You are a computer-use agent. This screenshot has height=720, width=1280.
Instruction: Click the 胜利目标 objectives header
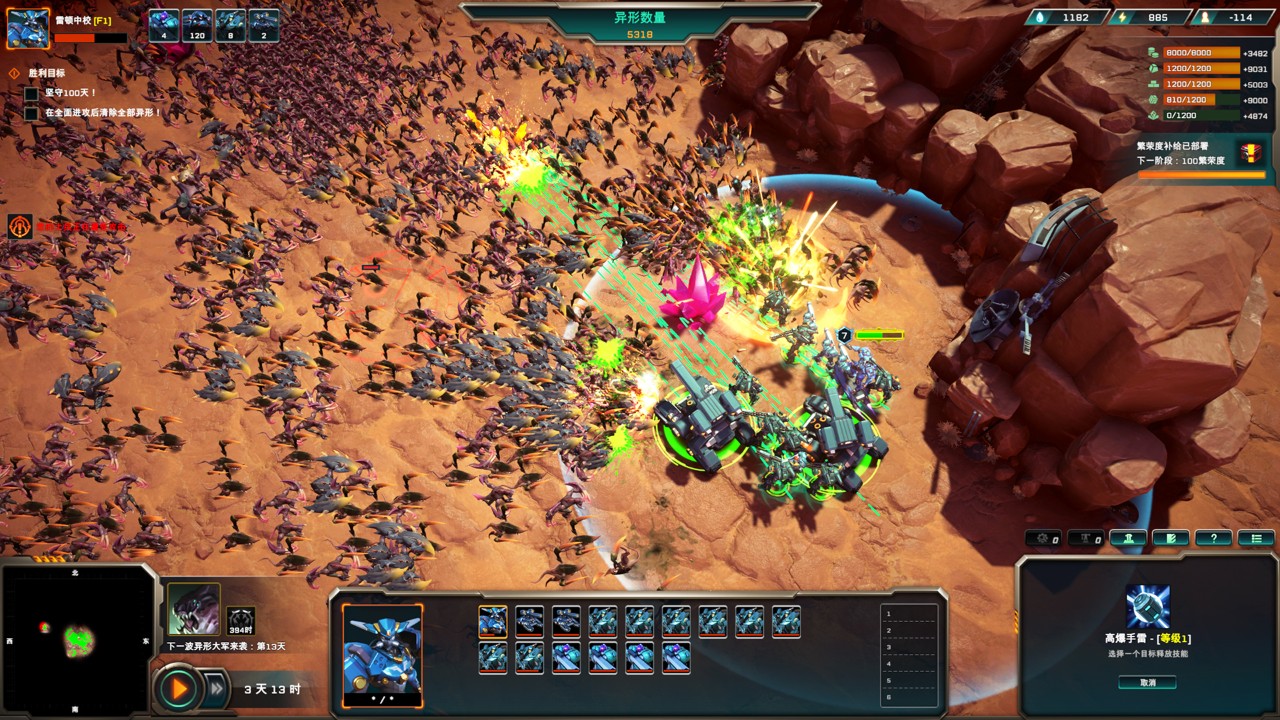pyautogui.click(x=46, y=73)
